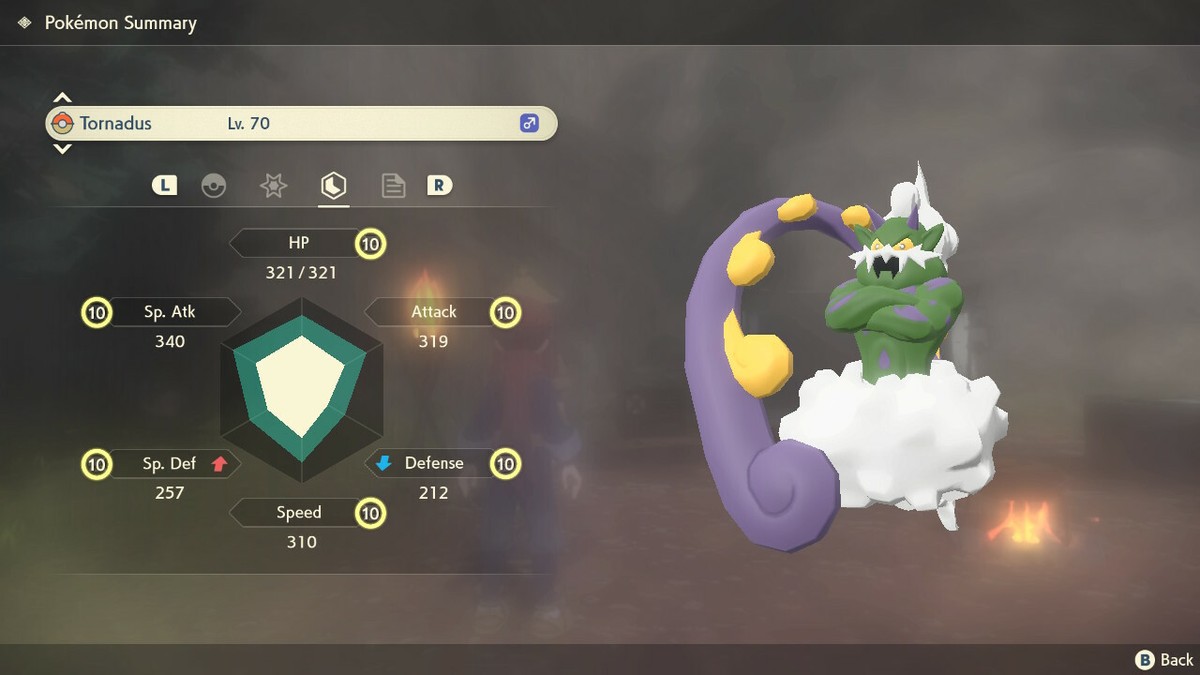This screenshot has height=675, width=1200.
Task: Go to next Pokémon with down arrow
Action: coord(62,149)
